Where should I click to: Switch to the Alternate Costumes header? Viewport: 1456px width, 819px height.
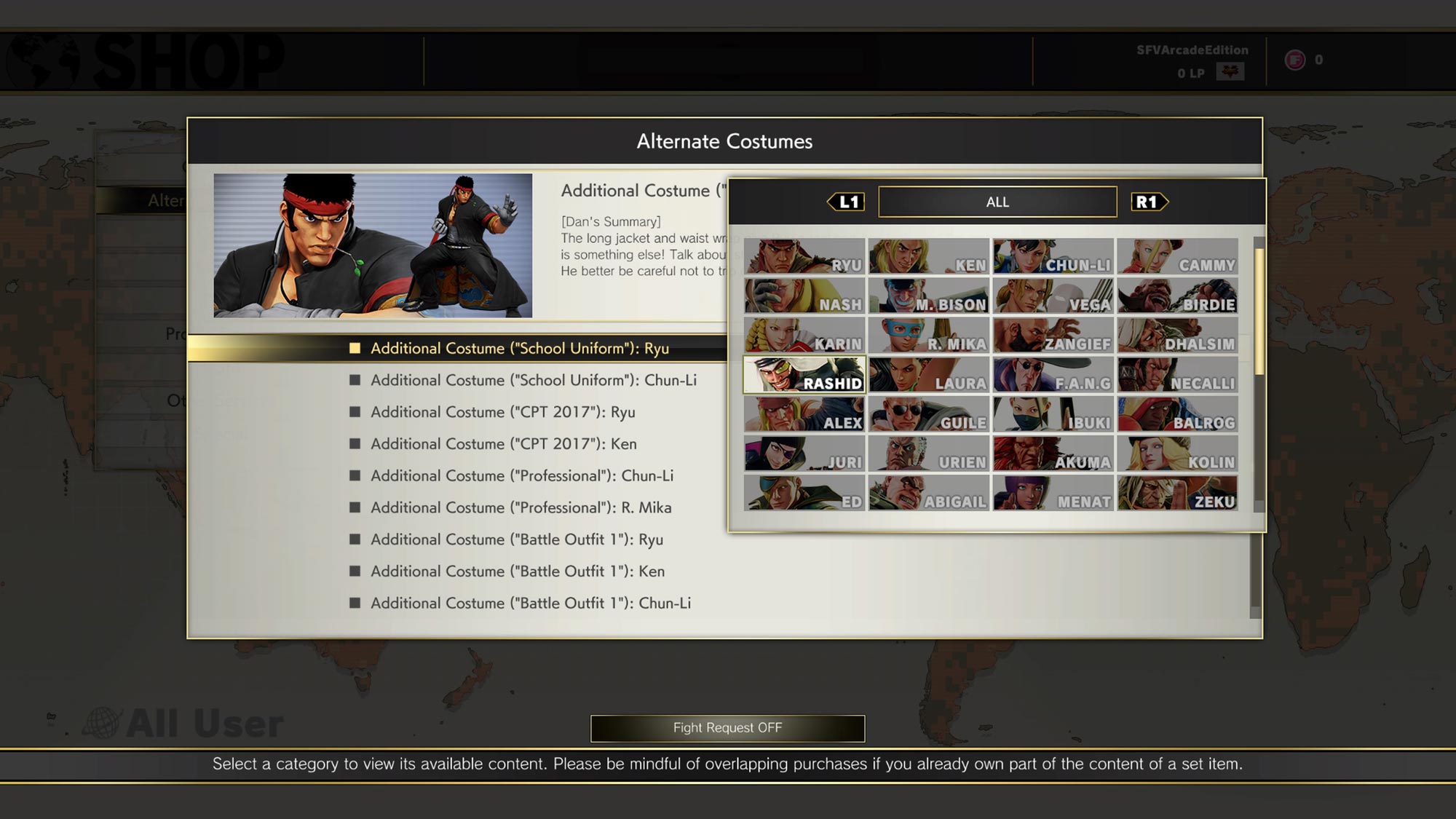point(725,142)
